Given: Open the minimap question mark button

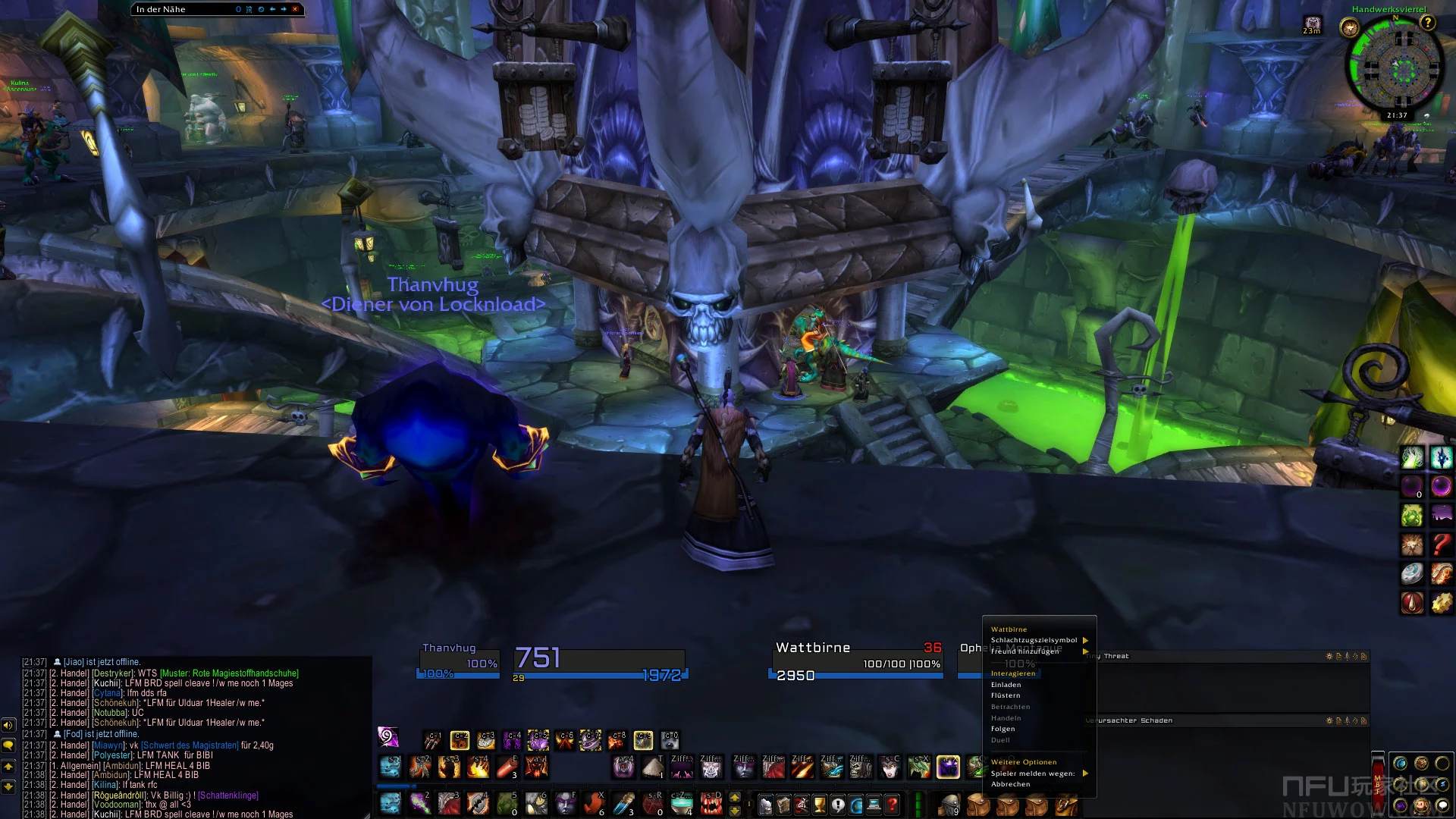Looking at the screenshot, I should coord(1428,23).
